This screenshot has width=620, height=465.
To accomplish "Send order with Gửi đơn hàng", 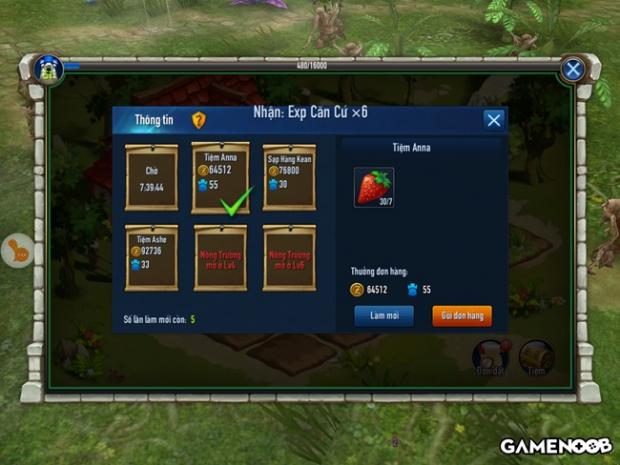I will [462, 315].
